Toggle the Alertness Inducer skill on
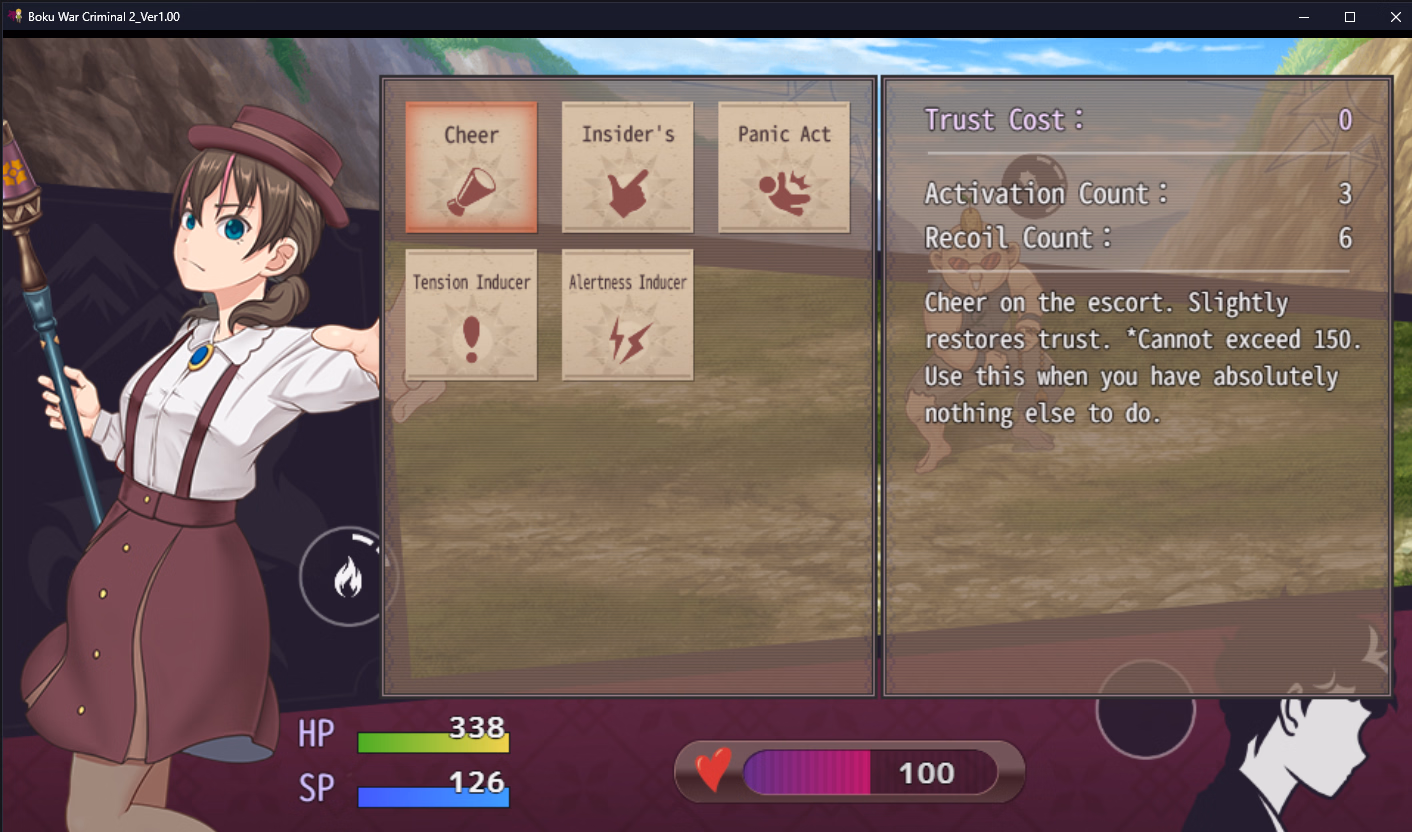The height and width of the screenshot is (832, 1412). click(627, 314)
